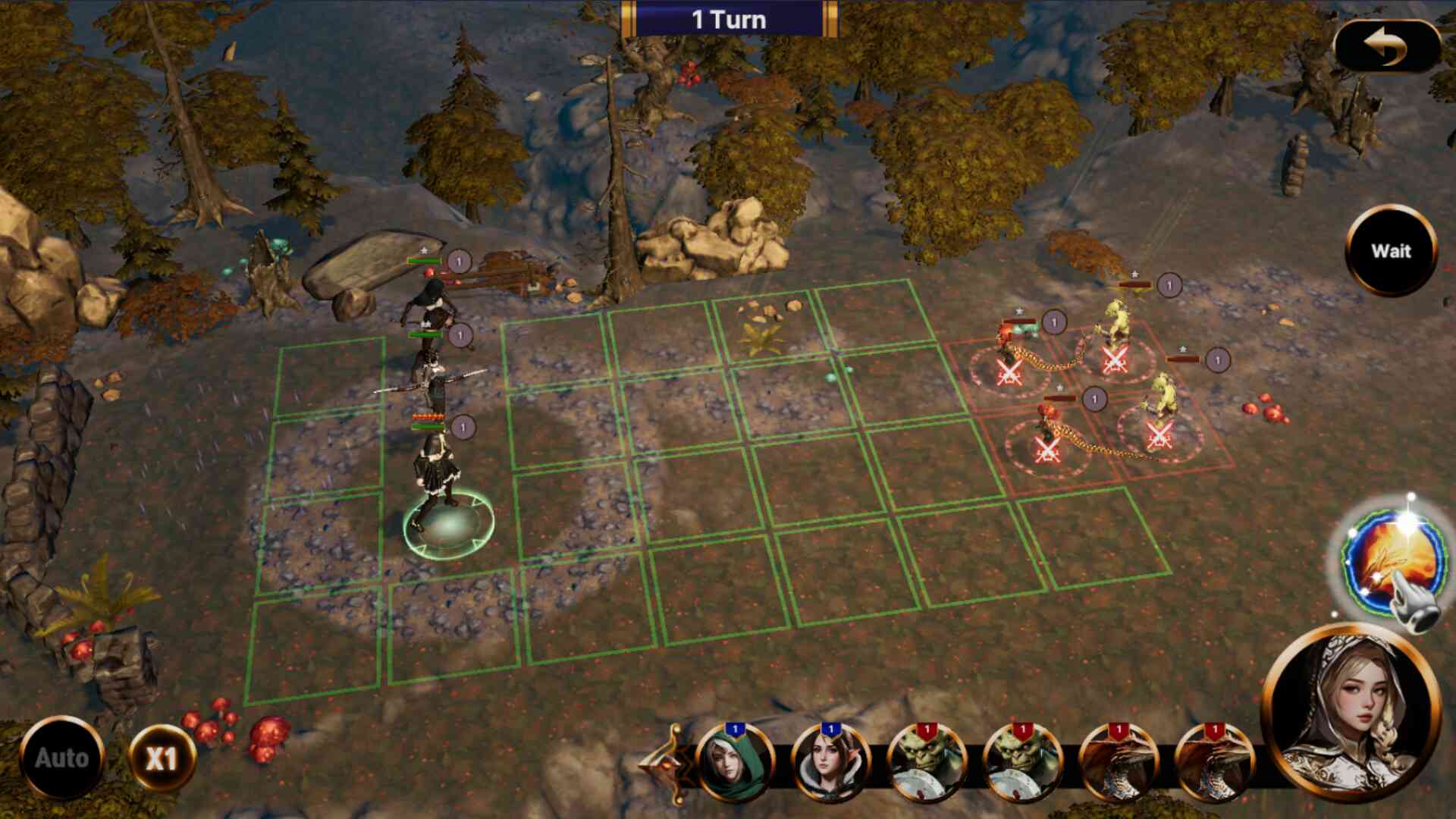
Task: Select the green-hooded girl in the turn order
Action: (734, 762)
